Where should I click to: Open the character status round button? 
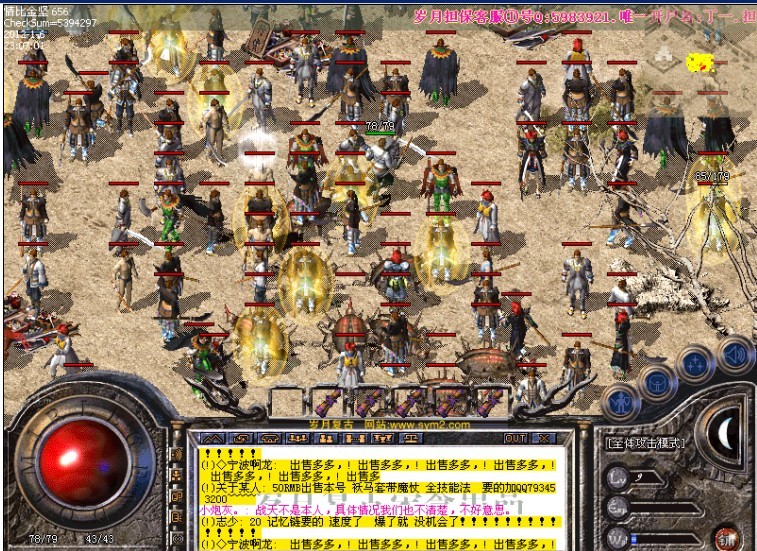pos(620,401)
